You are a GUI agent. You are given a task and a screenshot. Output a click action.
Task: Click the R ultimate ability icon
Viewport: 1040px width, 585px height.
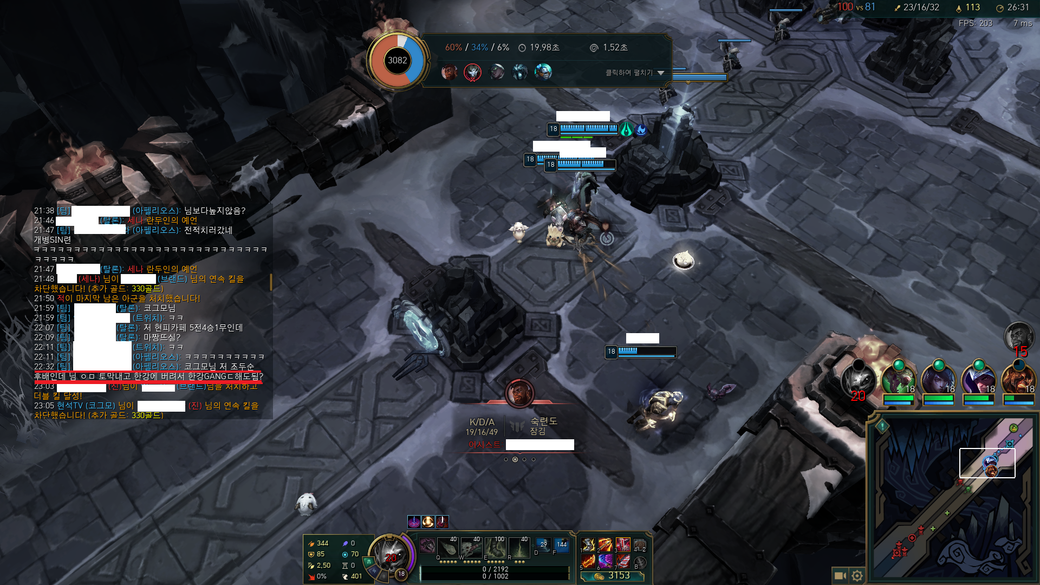pyautogui.click(x=519, y=548)
